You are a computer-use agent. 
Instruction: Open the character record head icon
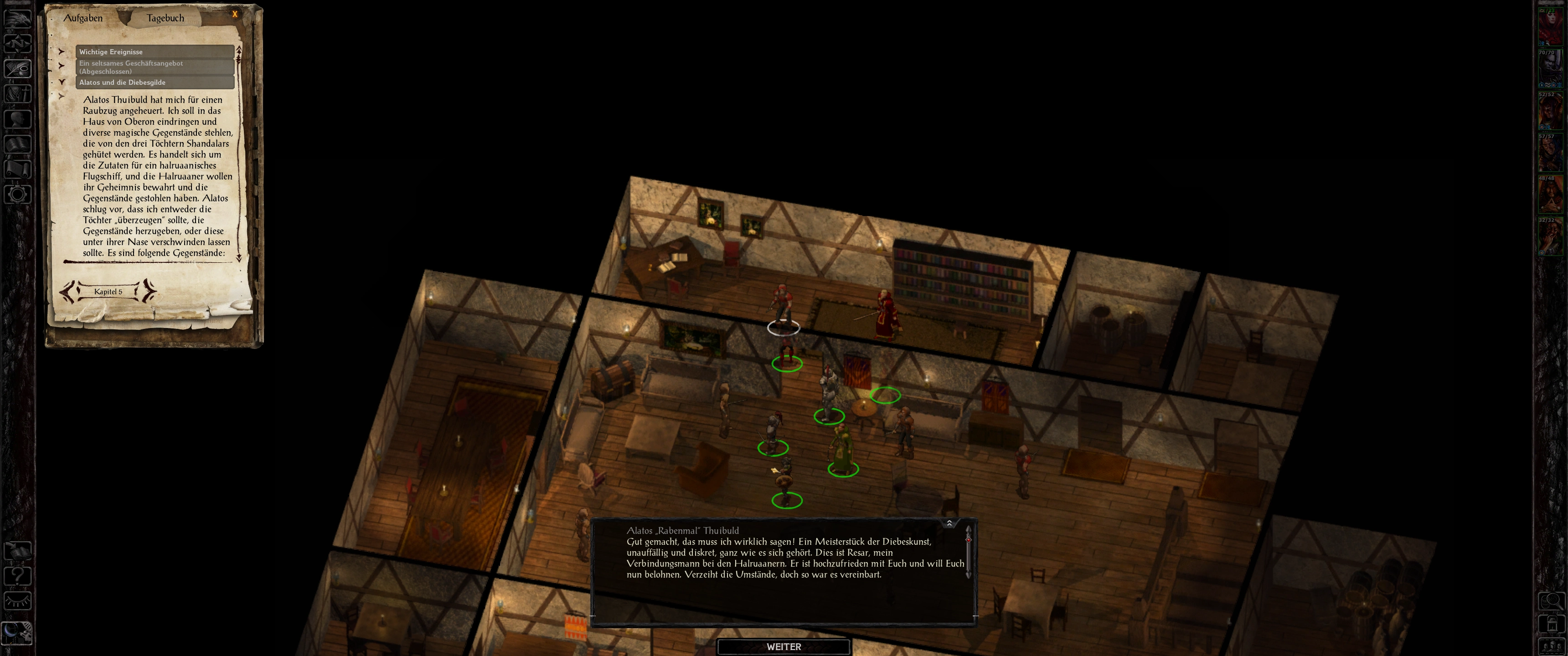[x=18, y=118]
